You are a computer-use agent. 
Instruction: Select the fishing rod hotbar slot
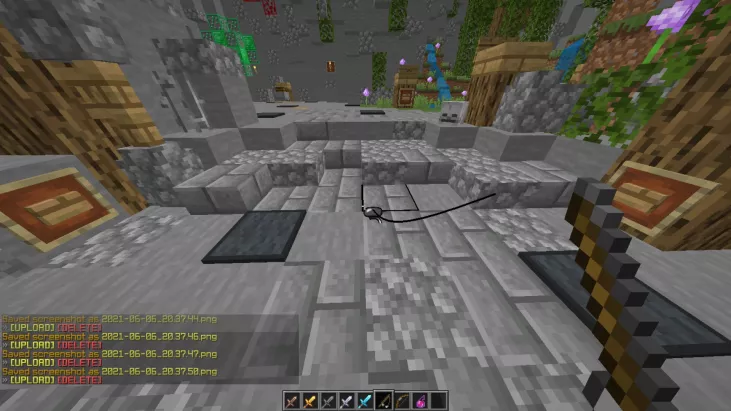383,400
